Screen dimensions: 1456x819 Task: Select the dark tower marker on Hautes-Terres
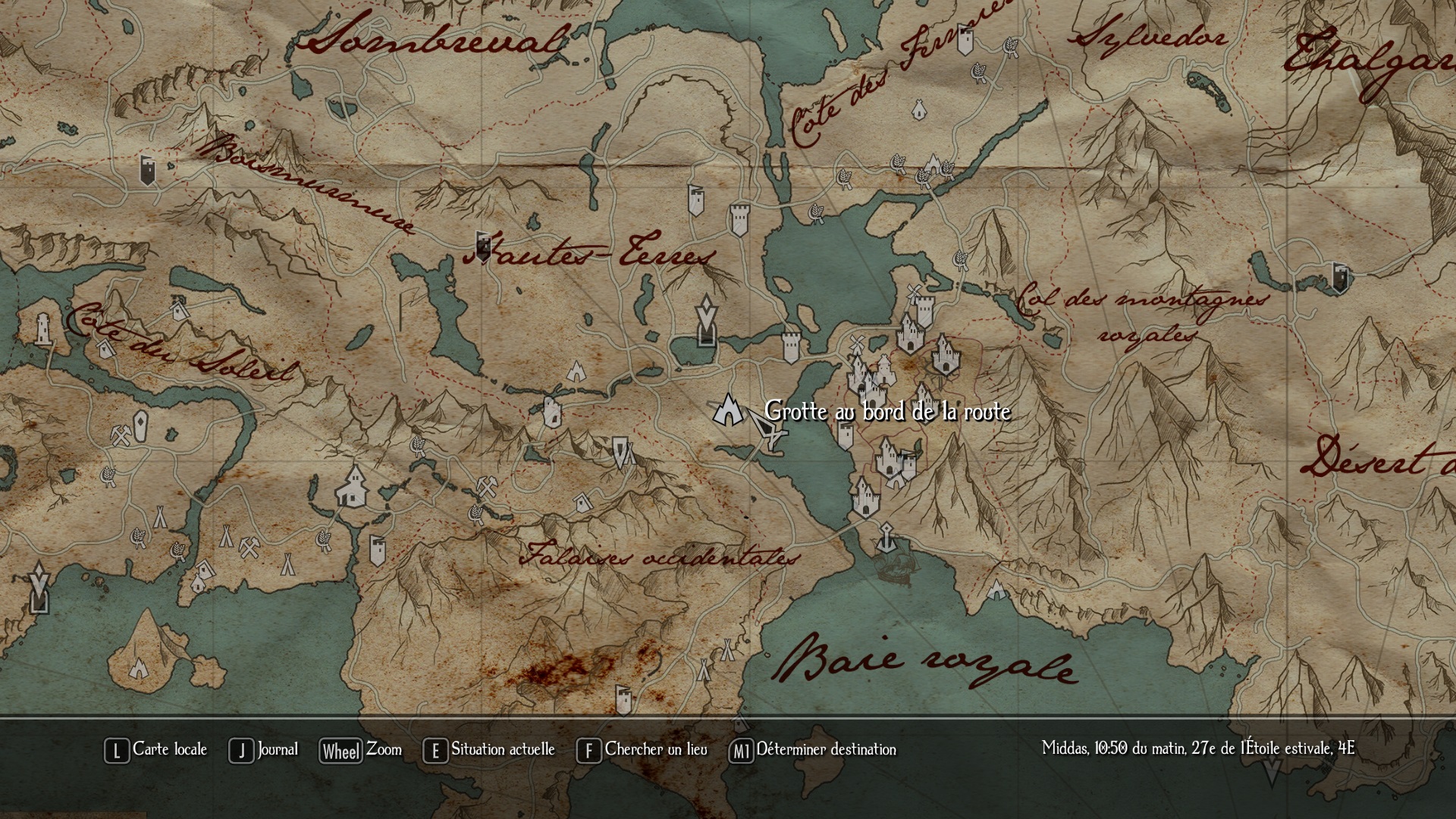(x=482, y=245)
